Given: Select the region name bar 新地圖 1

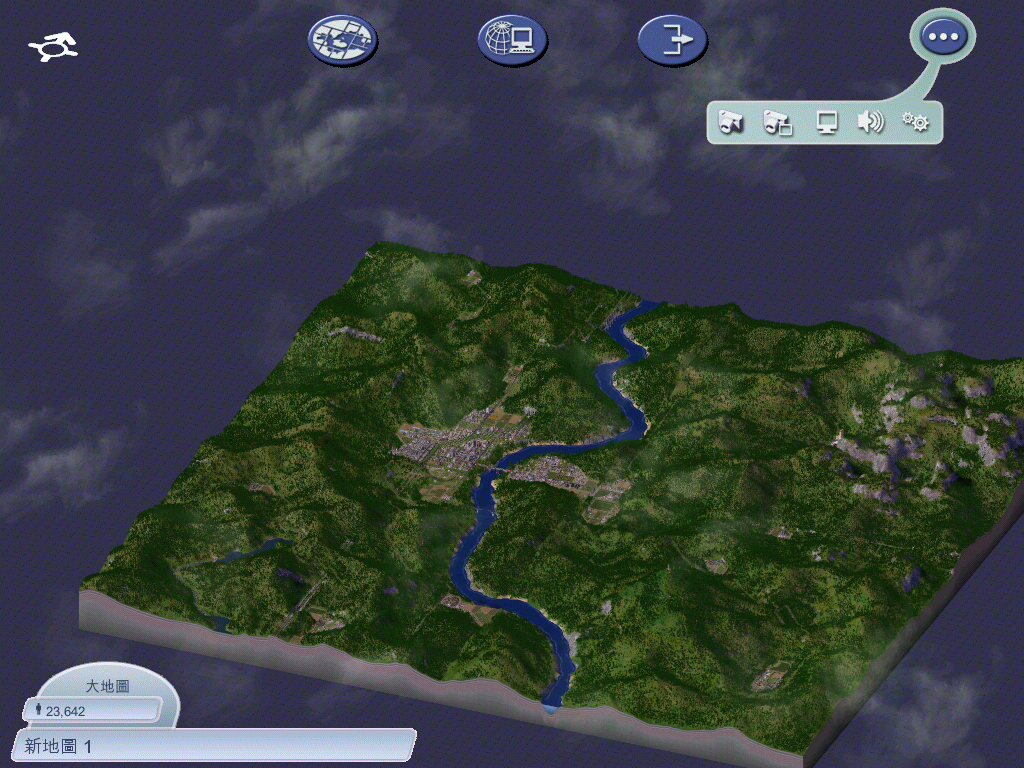Looking at the screenshot, I should (x=213, y=745).
